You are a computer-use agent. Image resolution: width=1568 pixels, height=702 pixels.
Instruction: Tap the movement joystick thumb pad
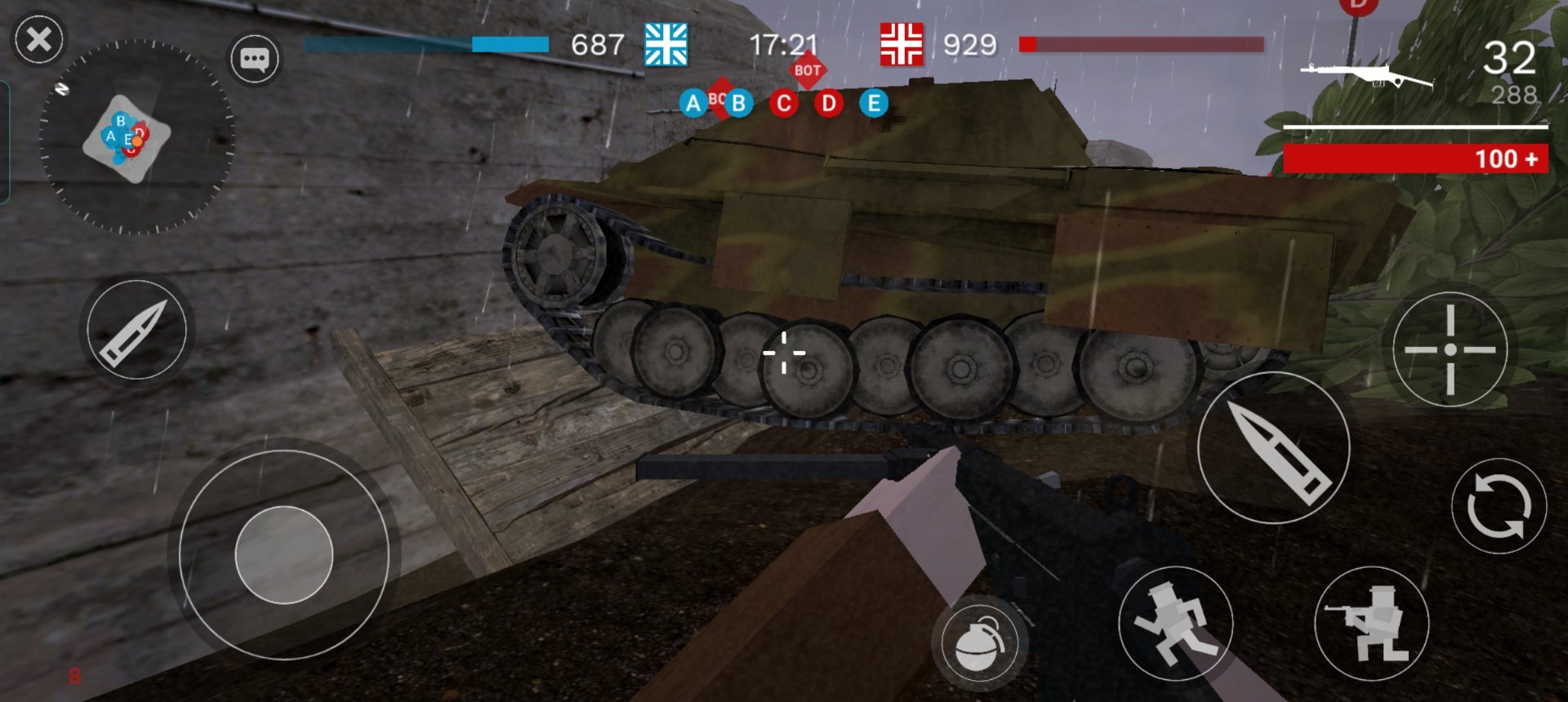click(283, 555)
